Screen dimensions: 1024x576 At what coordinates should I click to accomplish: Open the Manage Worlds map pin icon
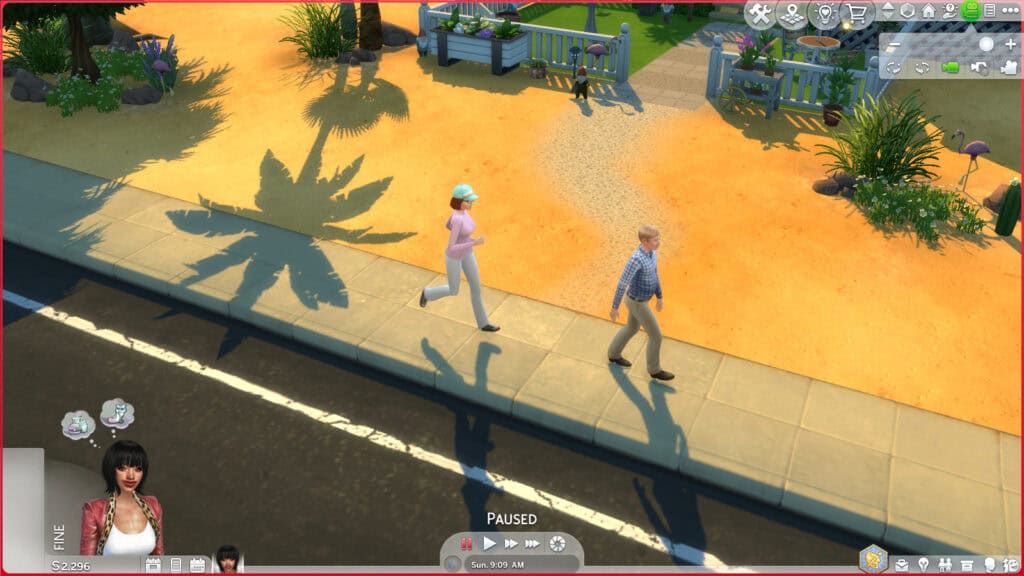(x=792, y=13)
